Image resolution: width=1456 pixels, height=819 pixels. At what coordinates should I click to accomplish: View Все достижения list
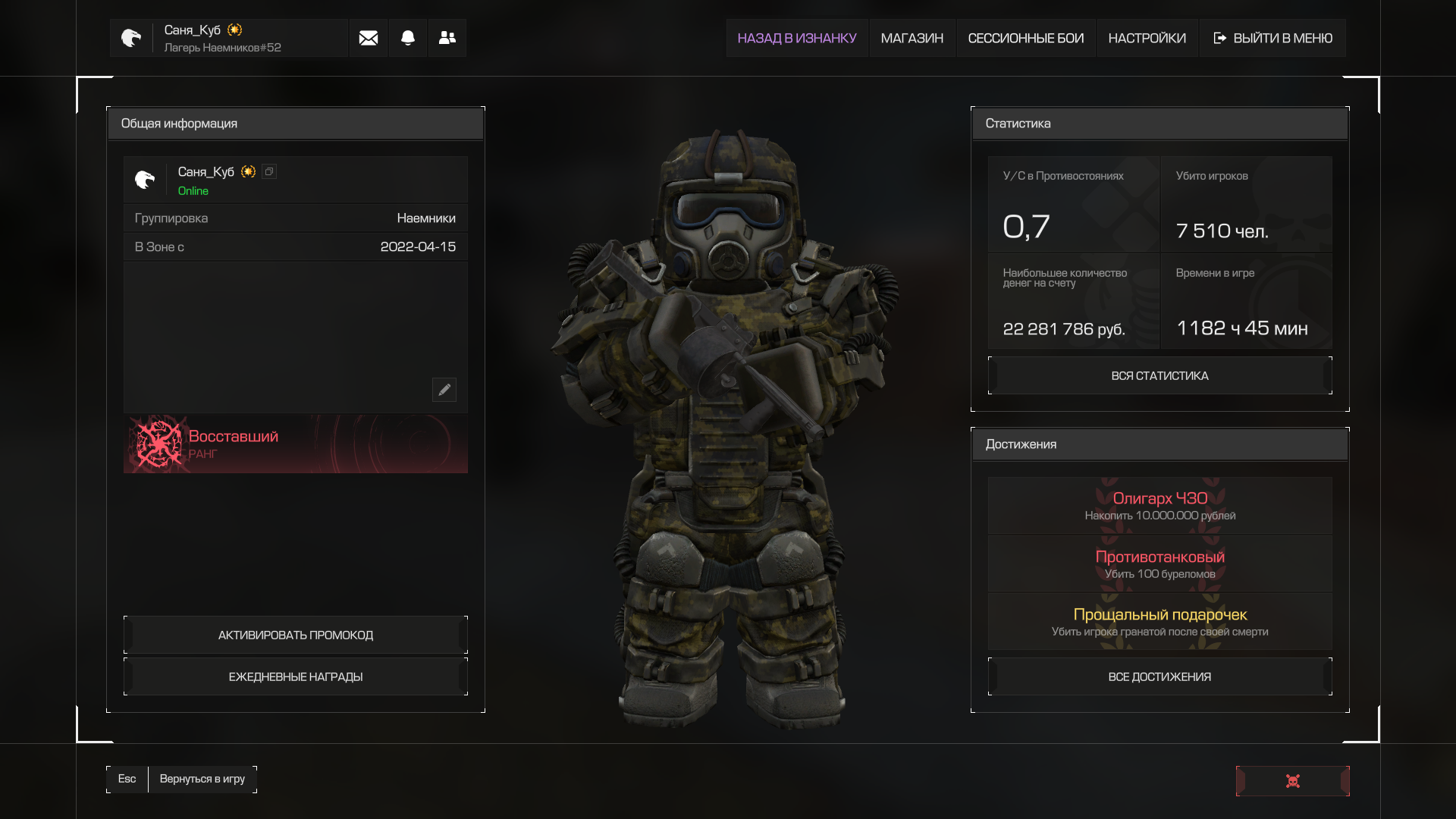pos(1159,676)
